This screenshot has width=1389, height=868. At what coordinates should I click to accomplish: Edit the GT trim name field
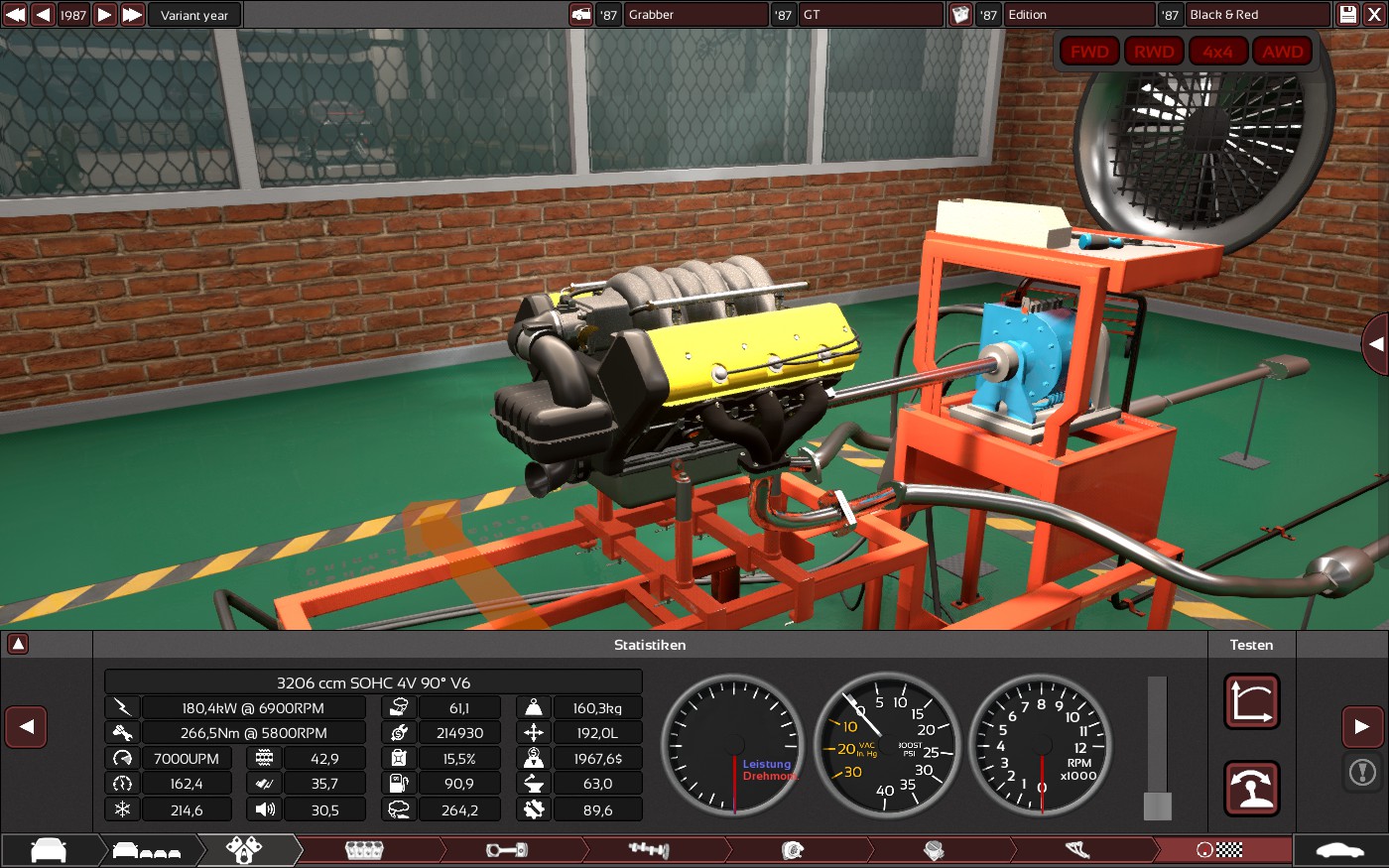pos(870,15)
